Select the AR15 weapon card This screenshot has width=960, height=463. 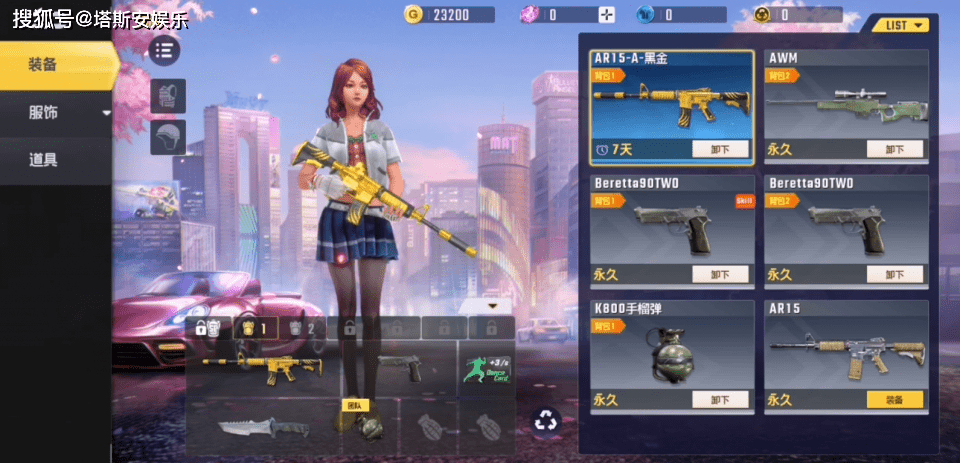click(x=846, y=350)
